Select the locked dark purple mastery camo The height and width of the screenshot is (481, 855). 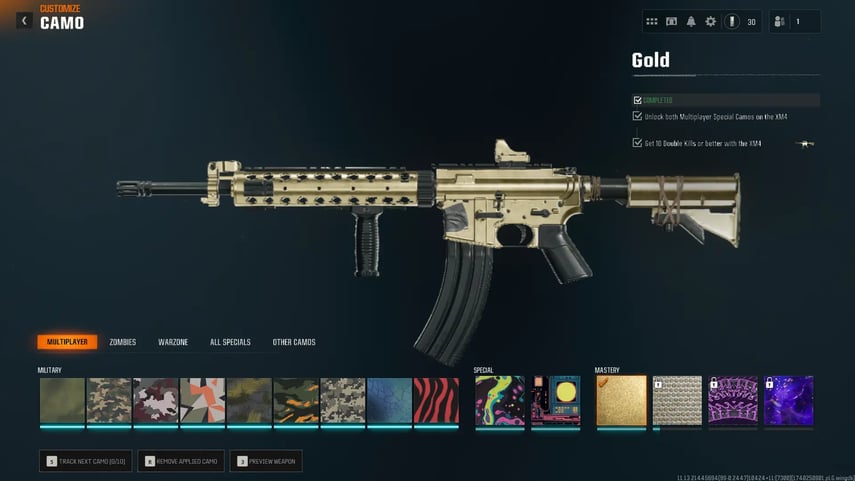[789, 400]
